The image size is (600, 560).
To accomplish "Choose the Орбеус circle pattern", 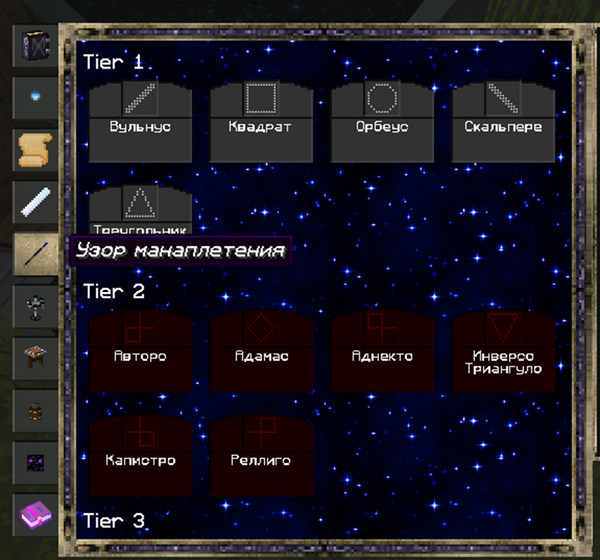I will (382, 122).
